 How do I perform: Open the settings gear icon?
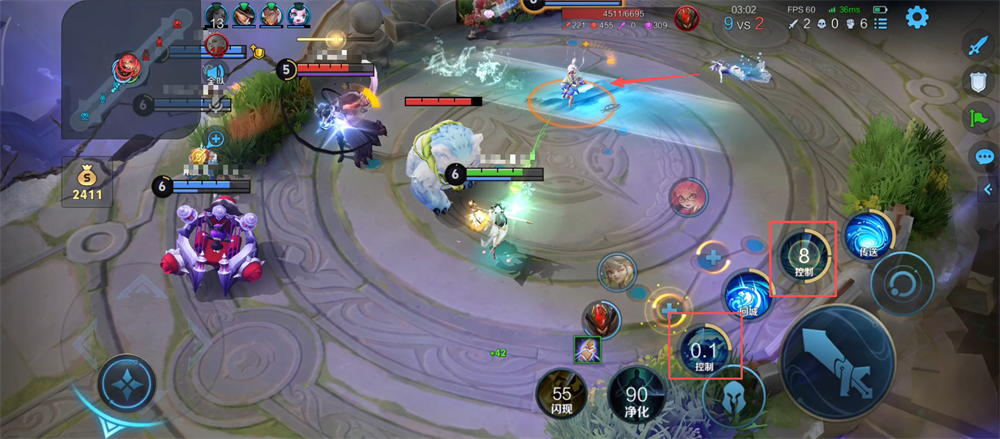(x=917, y=17)
